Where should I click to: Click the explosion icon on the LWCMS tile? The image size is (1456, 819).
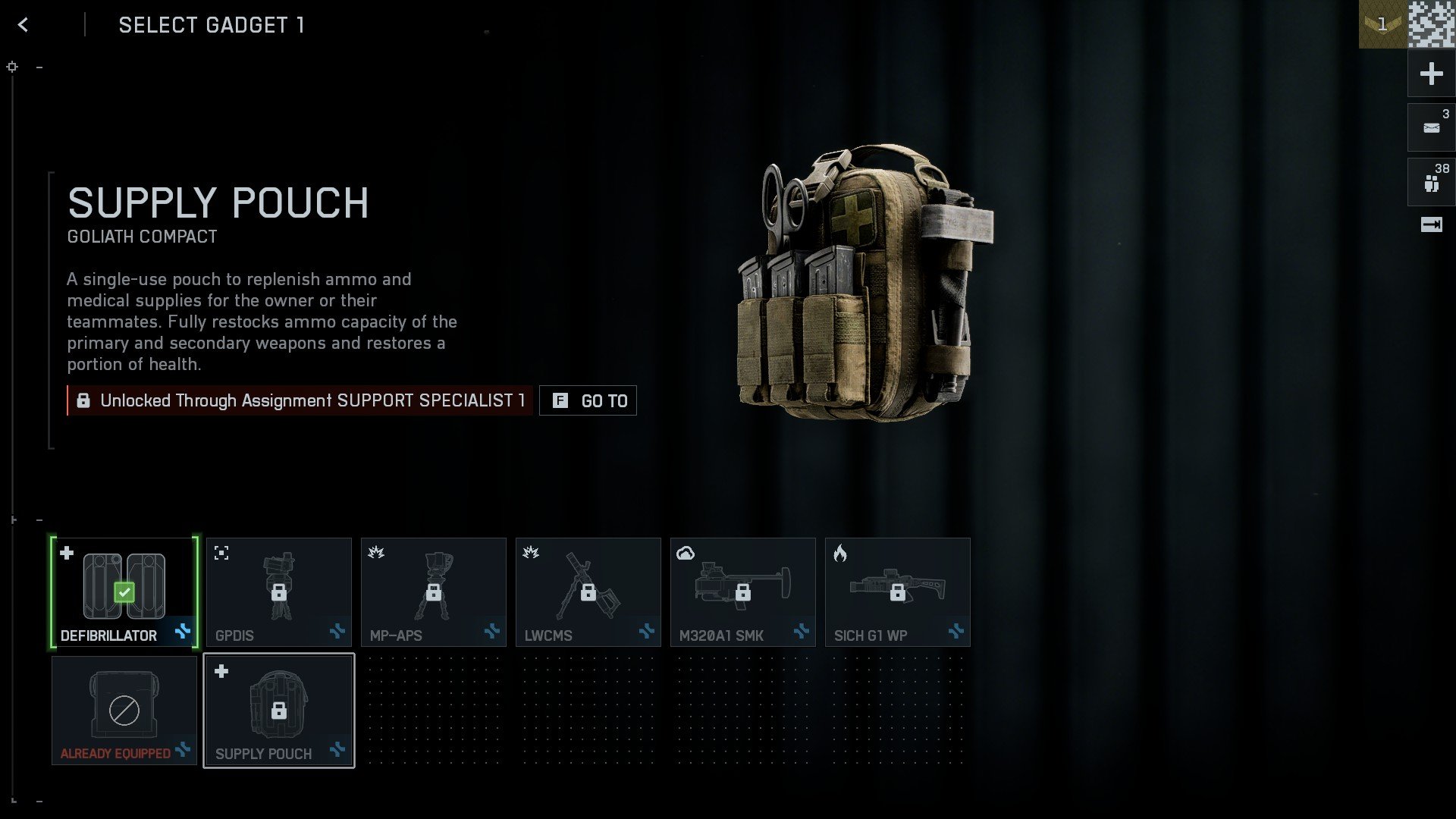530,554
